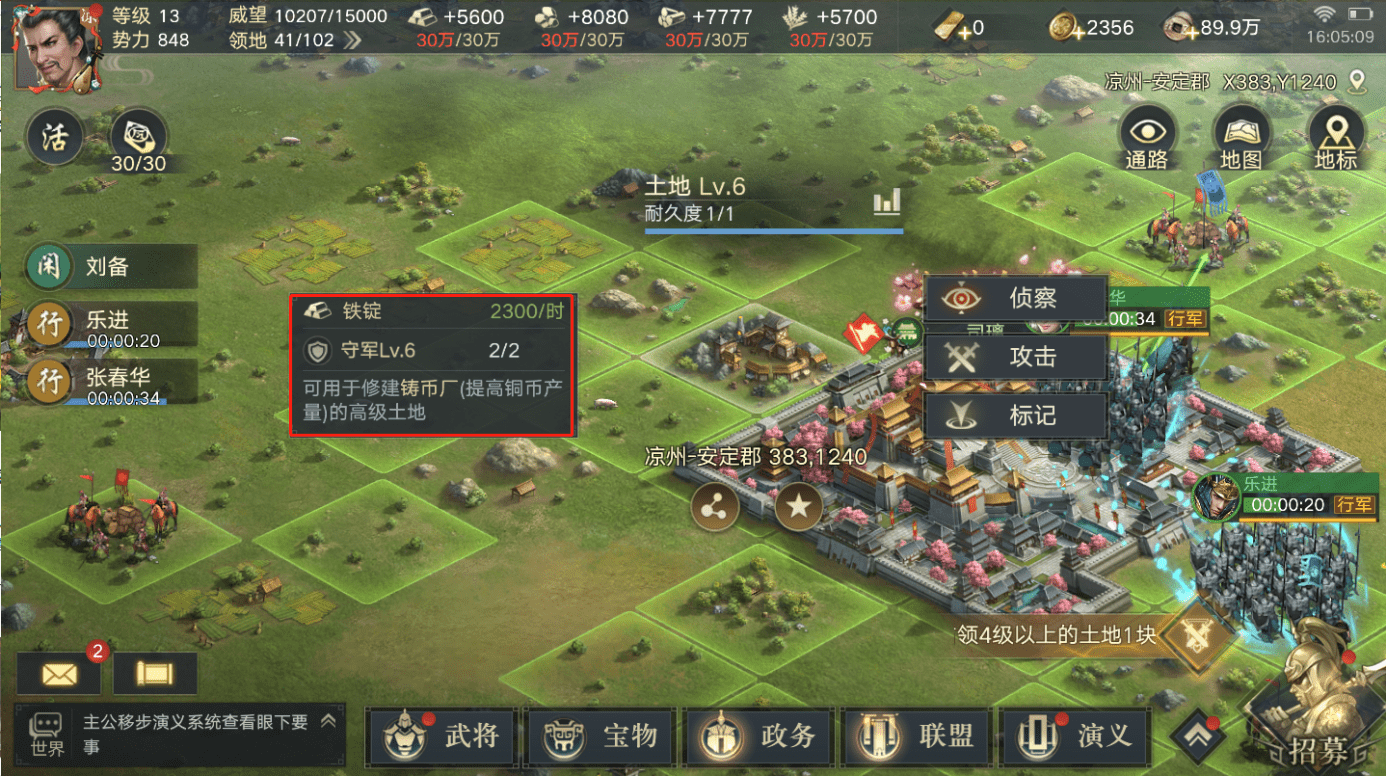The height and width of the screenshot is (776, 1386).
Task: Select general 刘备 from the left roster
Action: (x=110, y=265)
